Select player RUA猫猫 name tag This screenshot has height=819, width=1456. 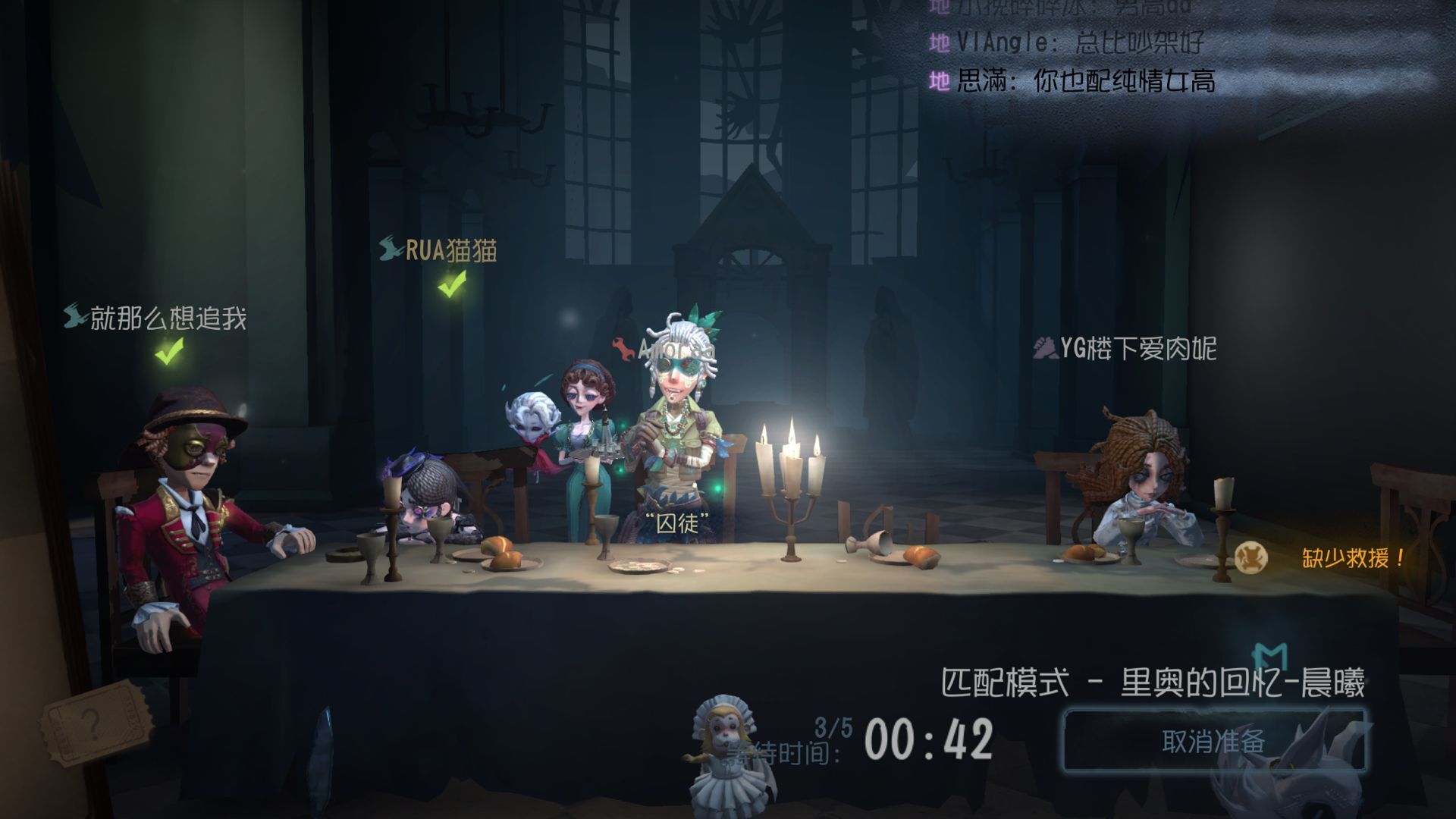pyautogui.click(x=450, y=250)
